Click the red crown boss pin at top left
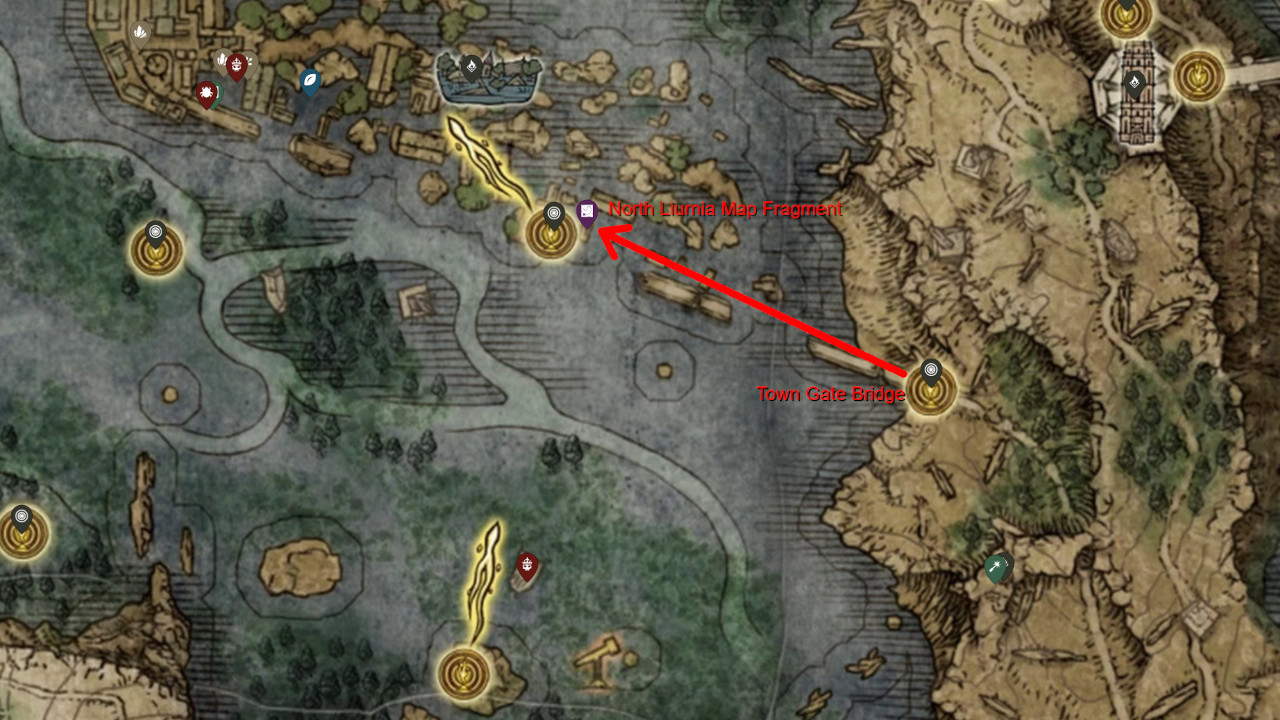Viewport: 1280px width, 720px height. tap(237, 64)
